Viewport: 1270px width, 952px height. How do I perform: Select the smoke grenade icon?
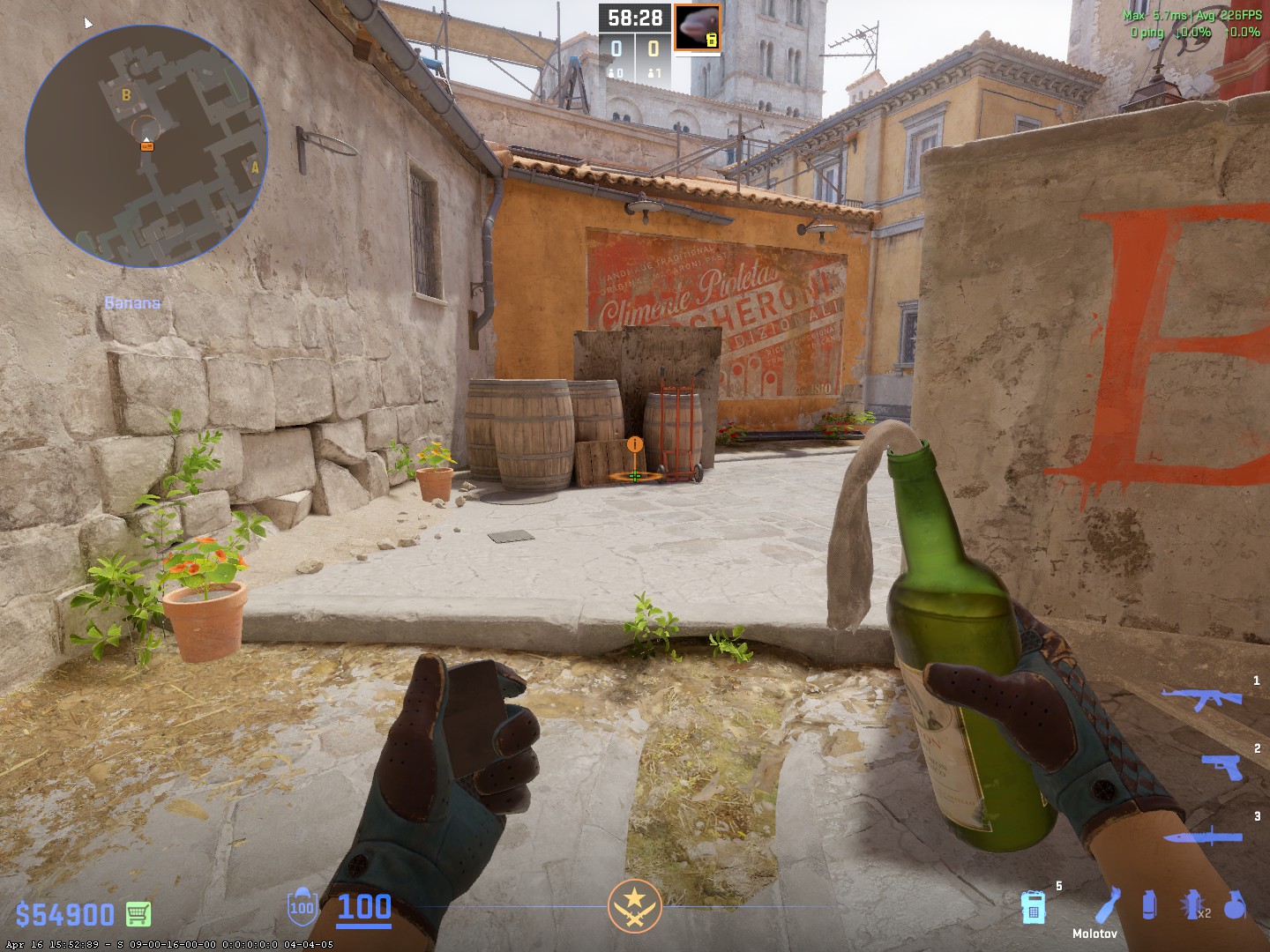[1148, 905]
